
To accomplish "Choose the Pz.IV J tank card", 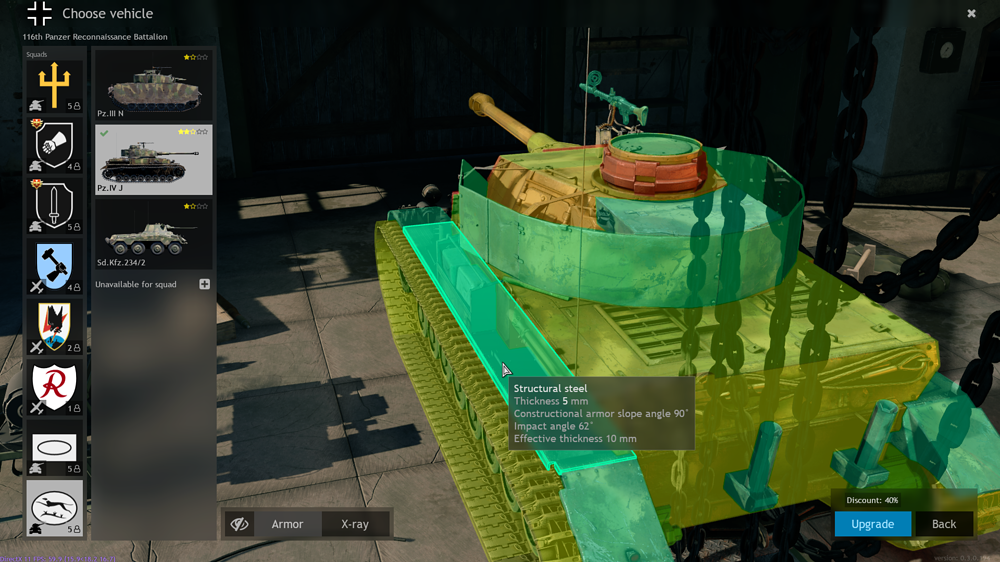I will click(x=153, y=159).
